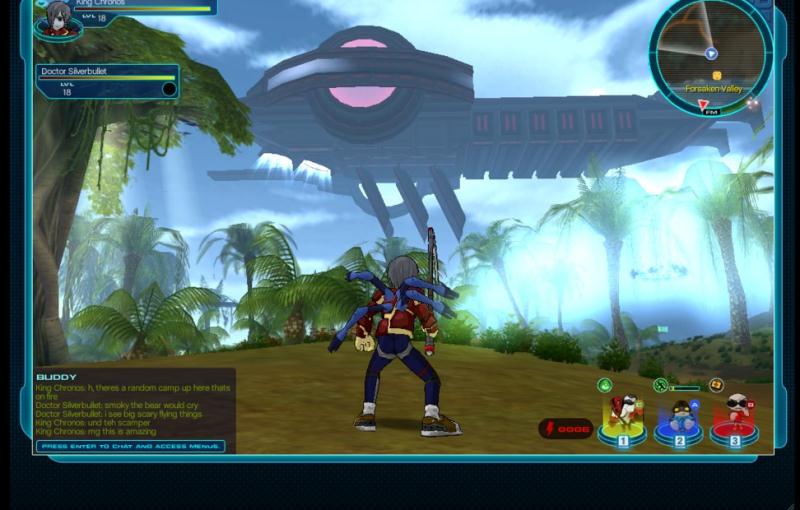Screen dimensions: 800x510
Task: Select the Doctor Silverbullet buddy panel
Action: 107,81
